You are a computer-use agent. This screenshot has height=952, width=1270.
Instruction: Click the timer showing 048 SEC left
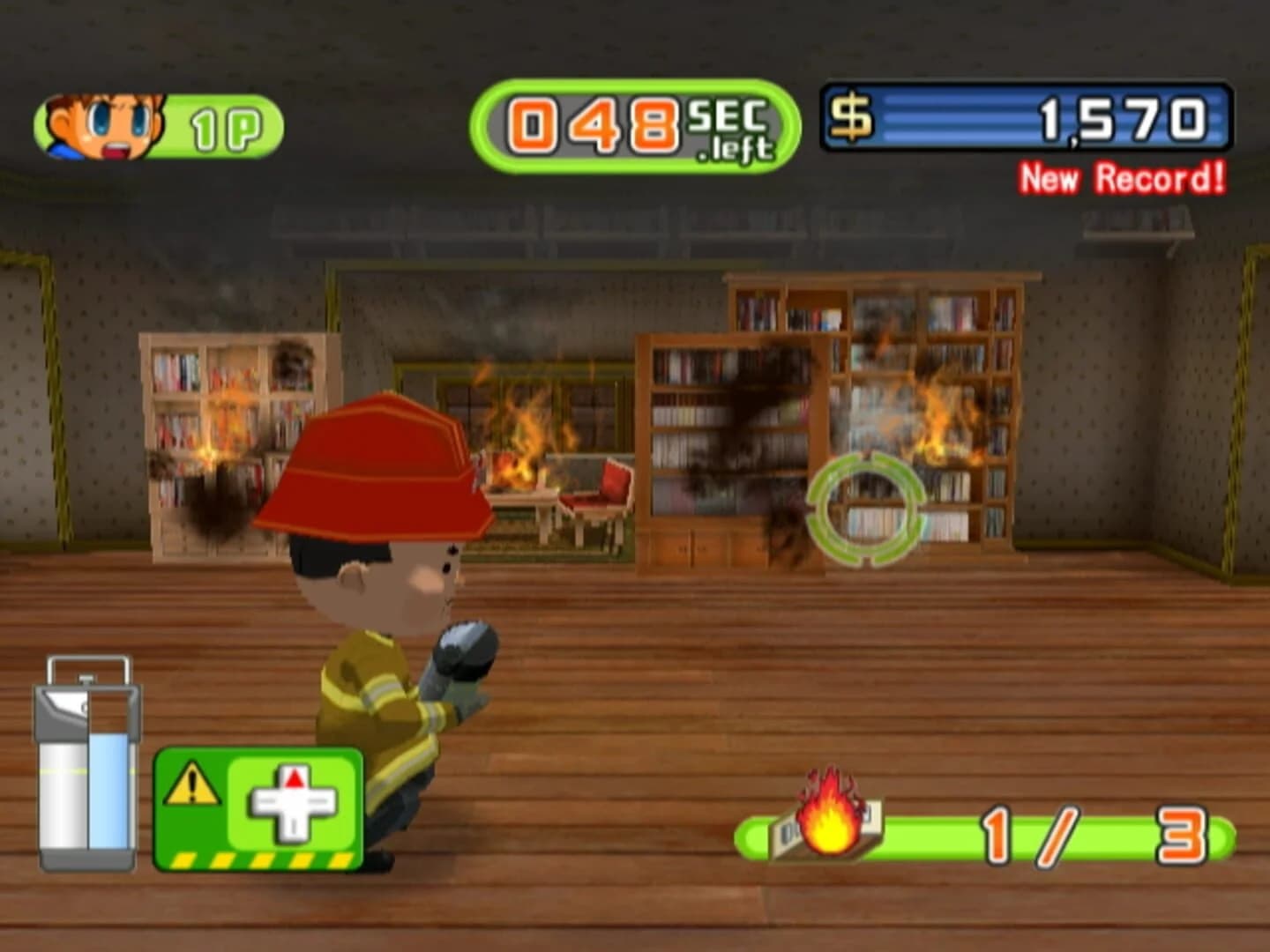coord(631,123)
